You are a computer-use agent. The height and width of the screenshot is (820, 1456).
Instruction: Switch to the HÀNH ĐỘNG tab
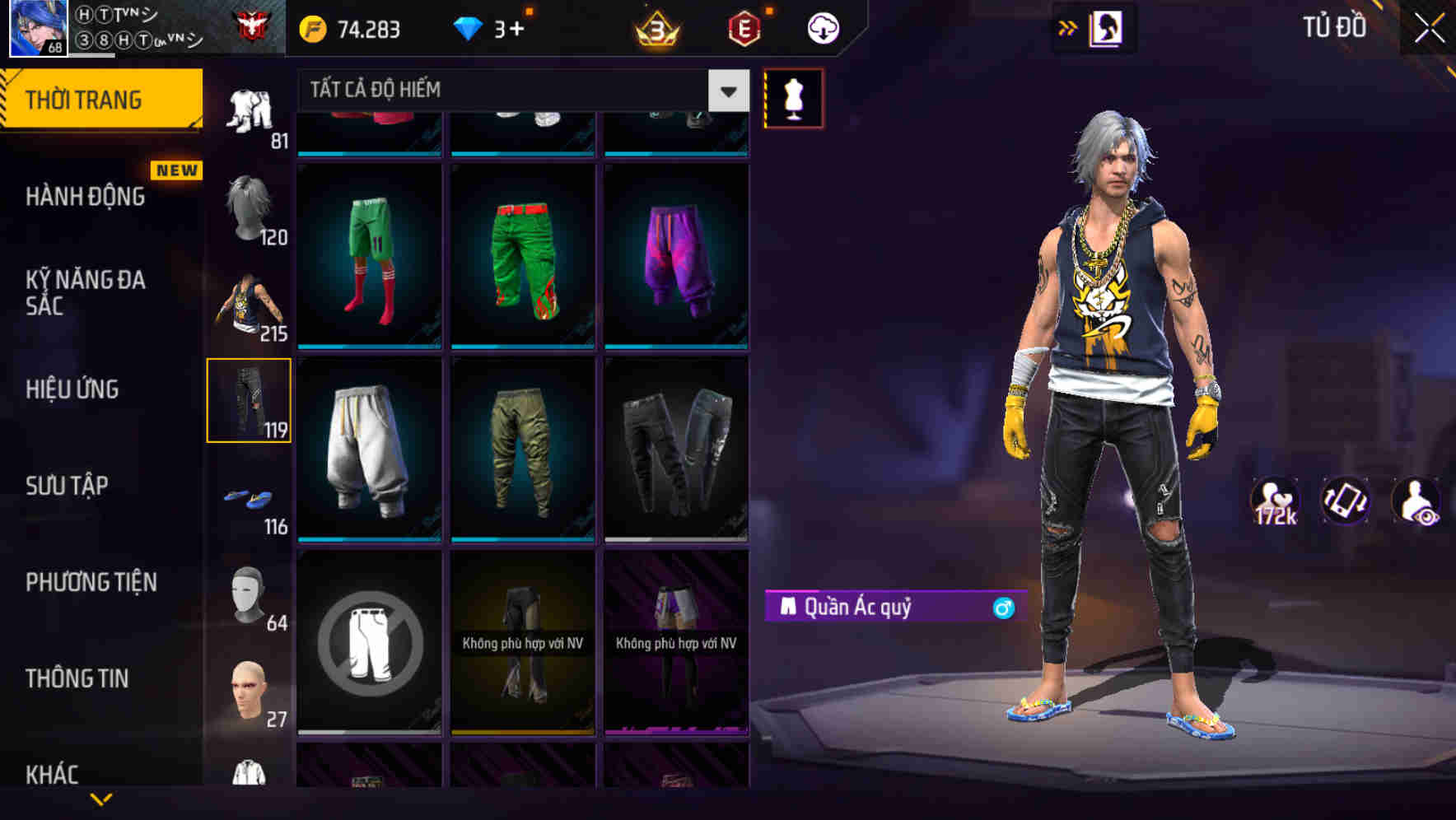[x=86, y=196]
